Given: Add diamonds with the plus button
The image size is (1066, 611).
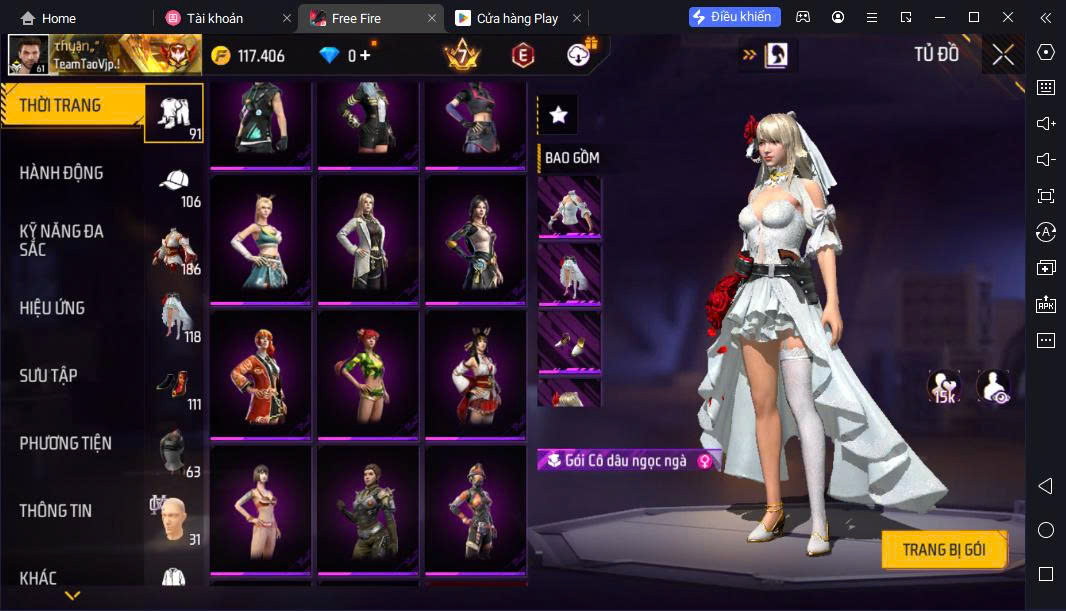Looking at the screenshot, I should tap(365, 55).
